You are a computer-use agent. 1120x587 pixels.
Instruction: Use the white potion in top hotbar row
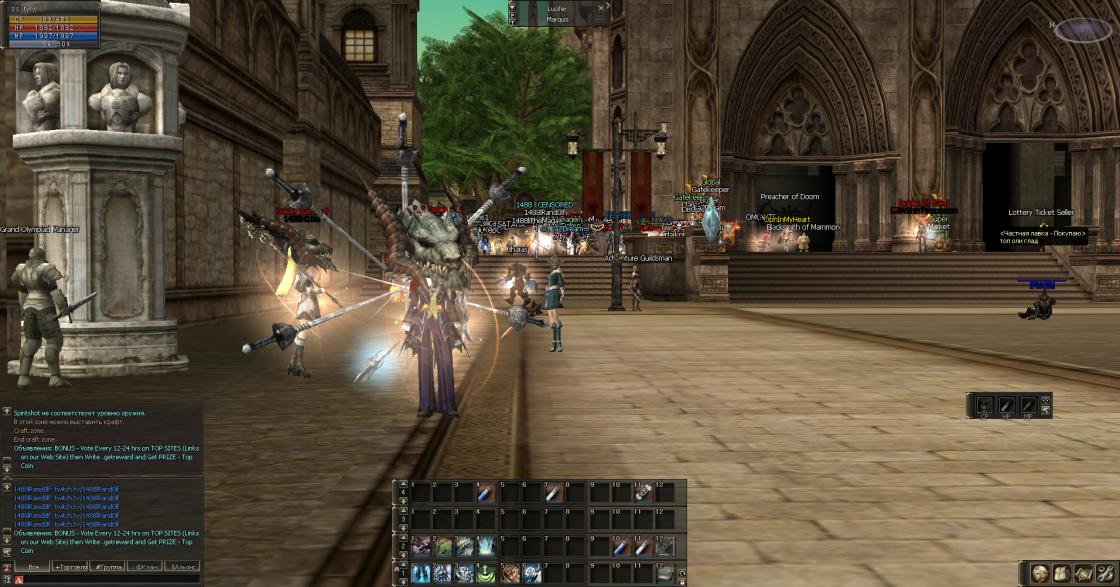tap(553, 492)
